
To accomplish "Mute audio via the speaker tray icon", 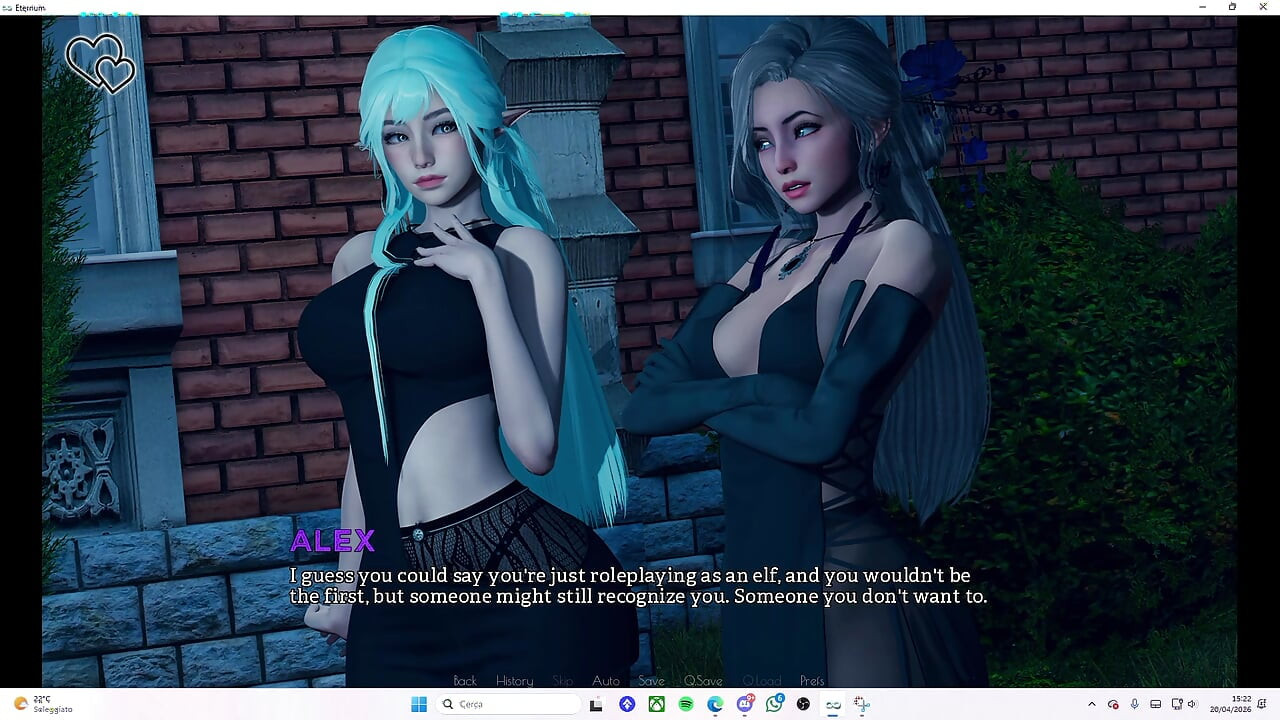I will tap(1192, 704).
